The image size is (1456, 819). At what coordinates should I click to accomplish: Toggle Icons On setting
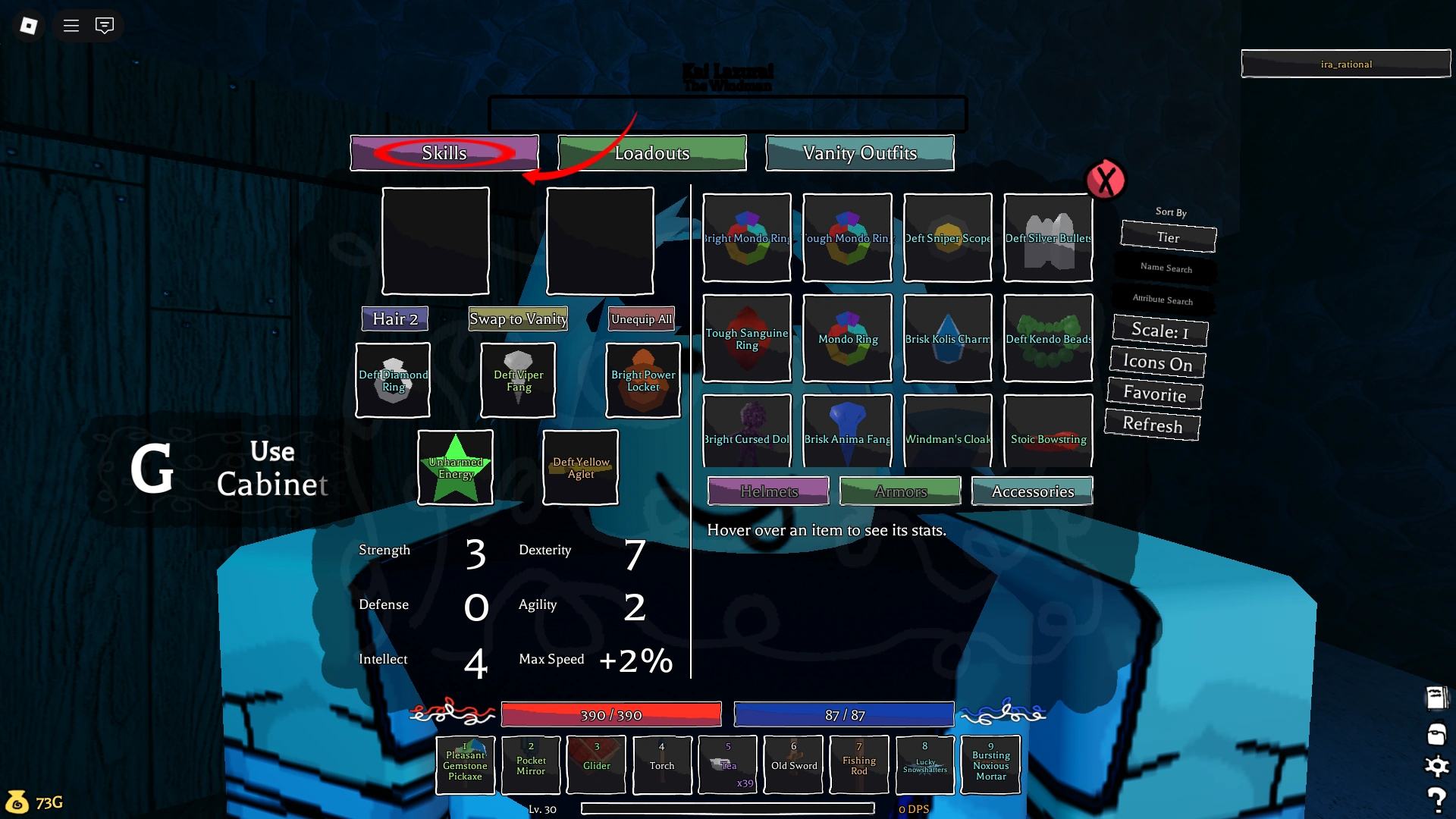coord(1156,363)
